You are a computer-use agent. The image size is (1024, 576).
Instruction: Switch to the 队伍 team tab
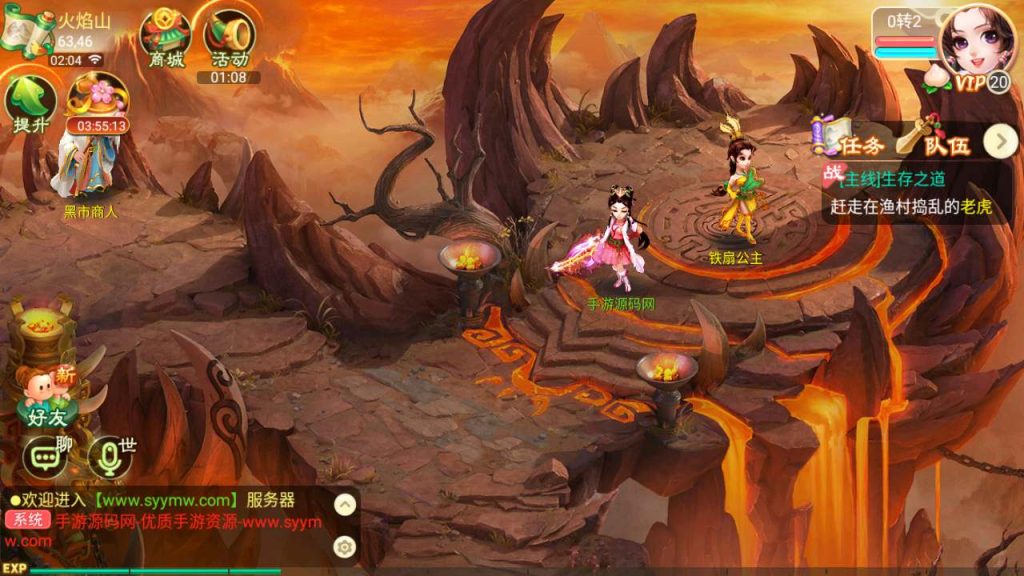935,144
